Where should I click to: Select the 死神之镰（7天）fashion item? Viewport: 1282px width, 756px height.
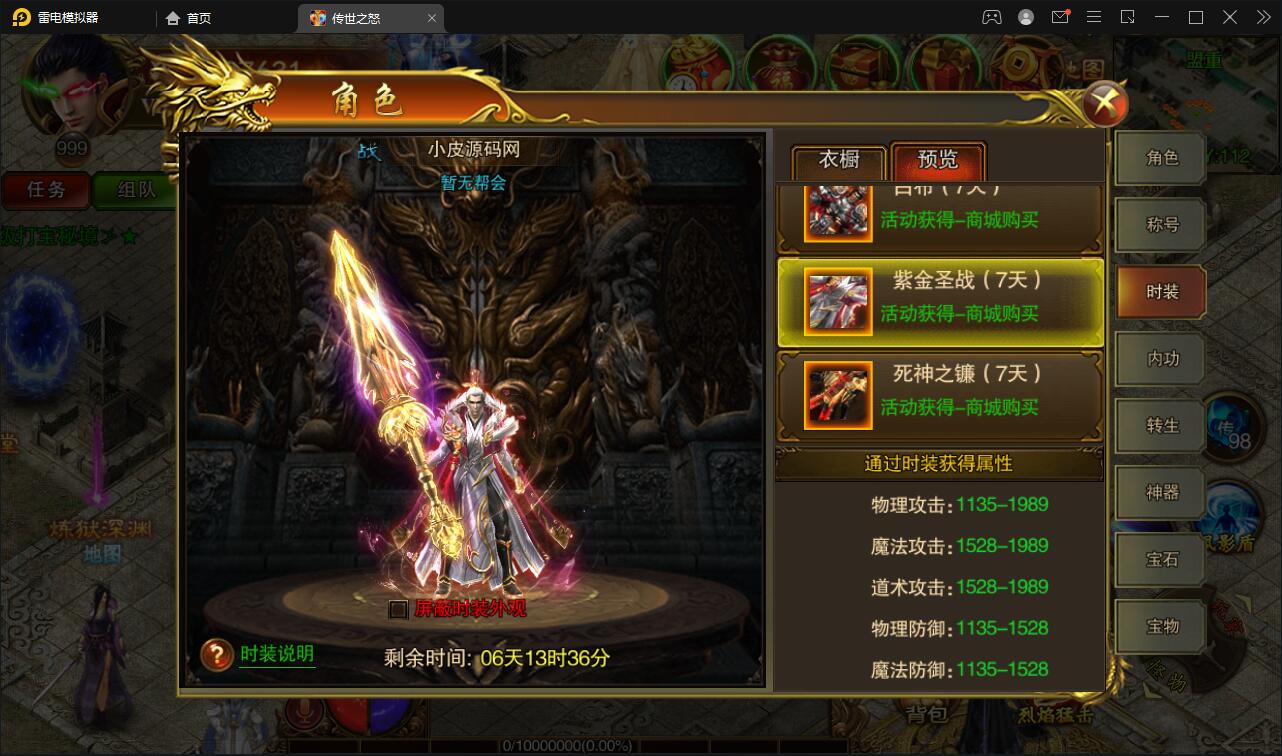tap(940, 394)
